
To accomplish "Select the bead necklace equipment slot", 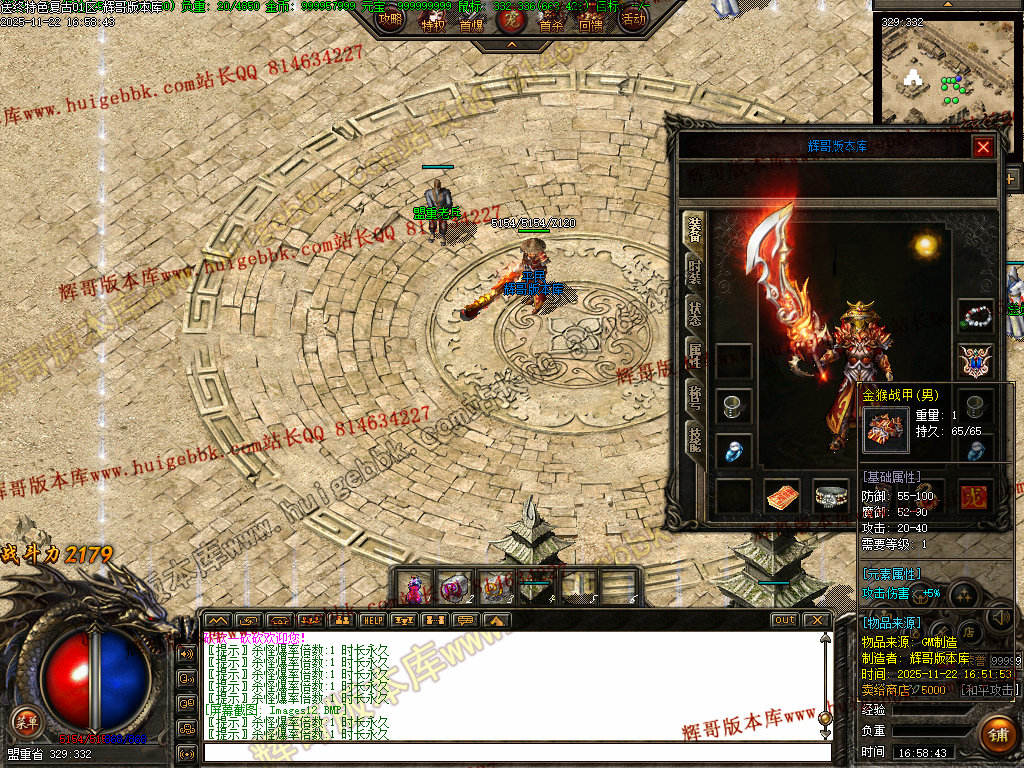I will [975, 317].
